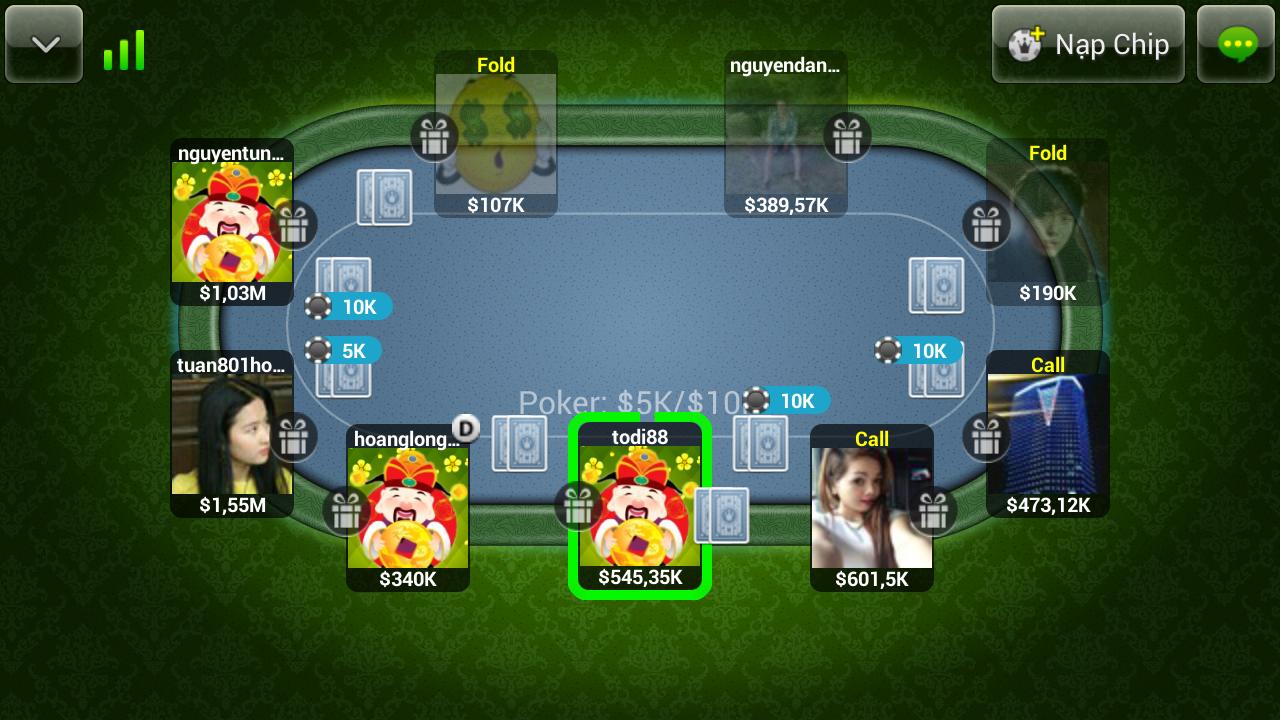Send a gift to the $190K player
Image resolution: width=1280 pixels, height=720 pixels.
(986, 225)
